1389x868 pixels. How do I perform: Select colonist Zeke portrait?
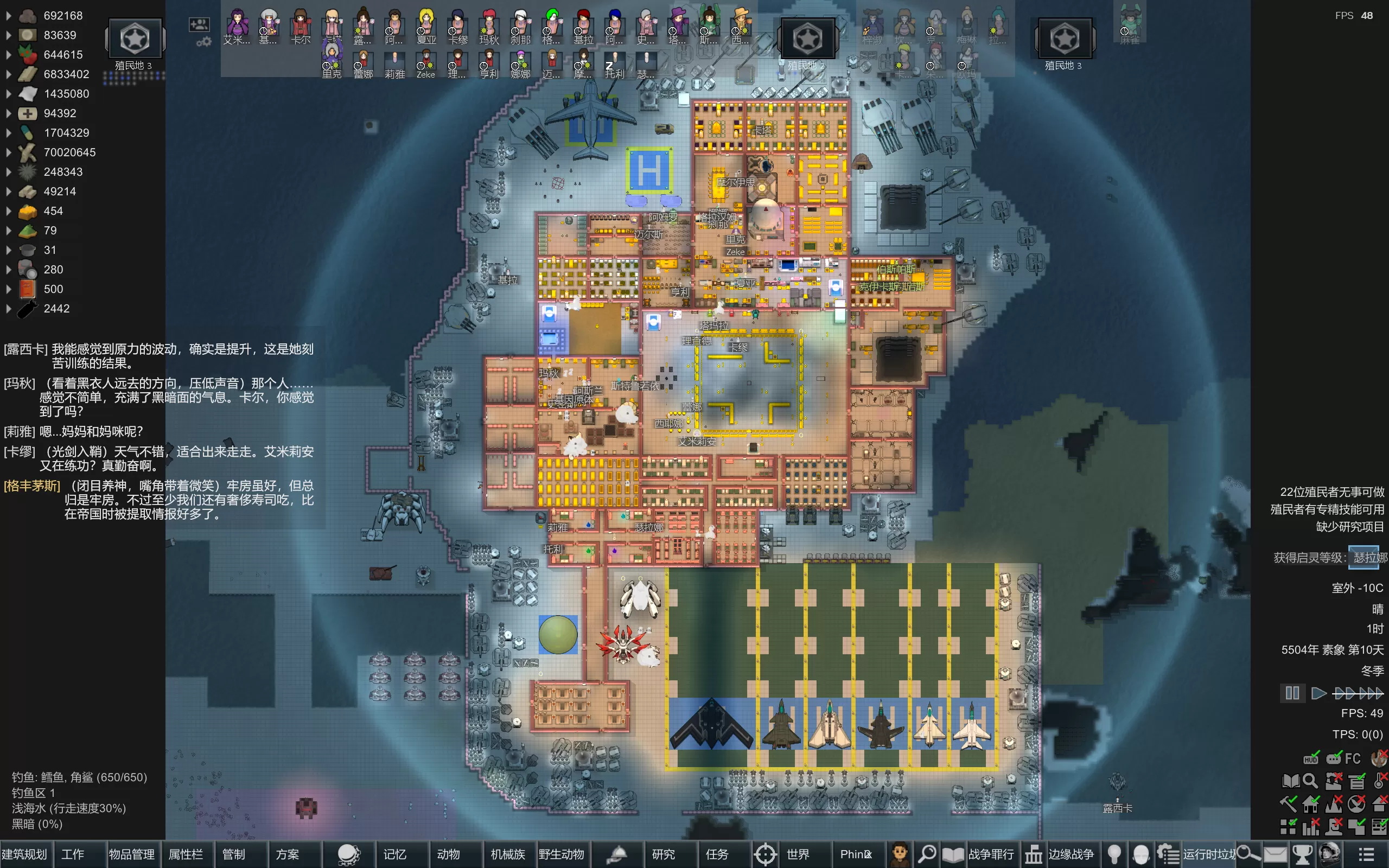[x=425, y=62]
